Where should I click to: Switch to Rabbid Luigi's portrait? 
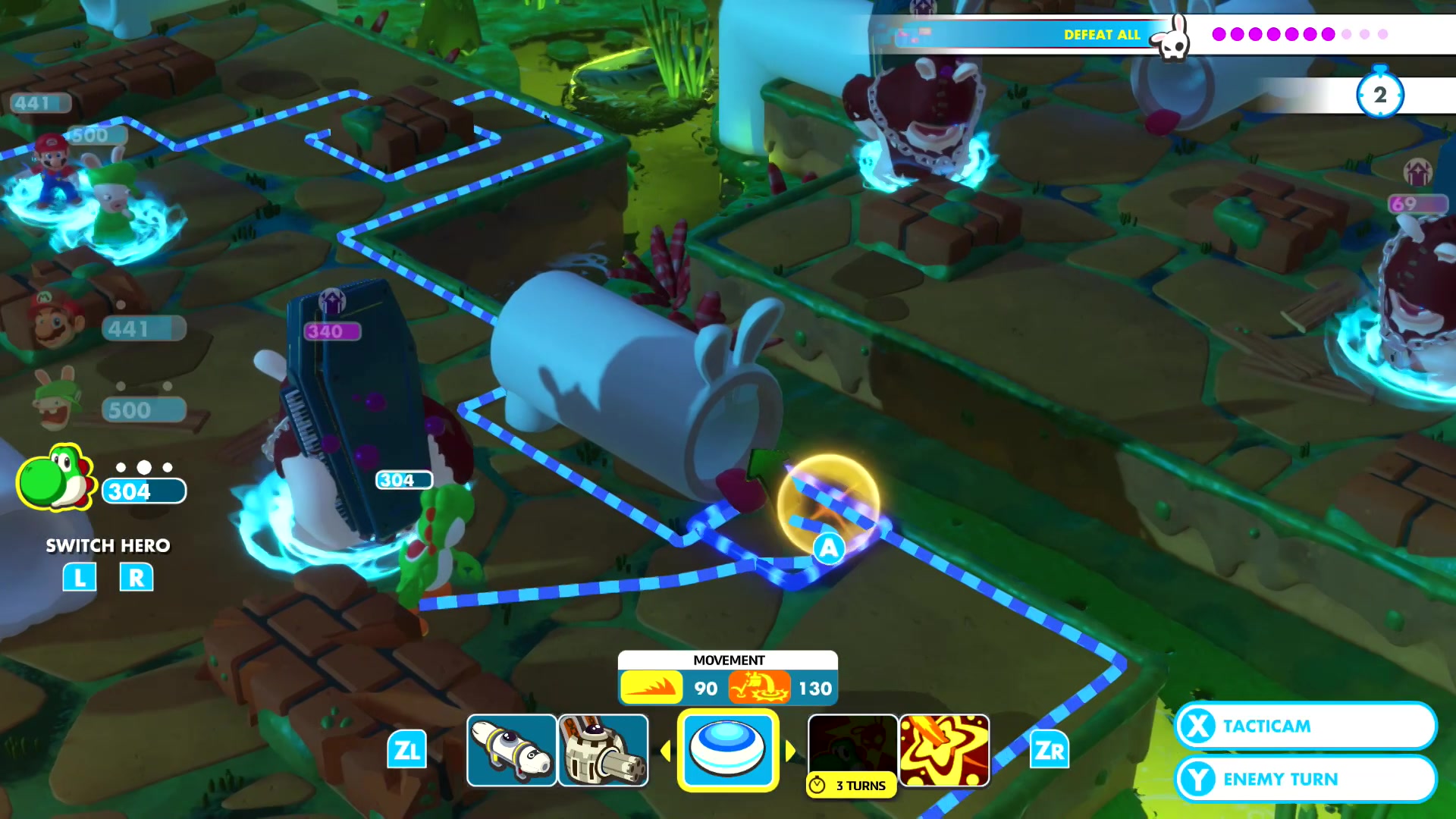coord(55,400)
